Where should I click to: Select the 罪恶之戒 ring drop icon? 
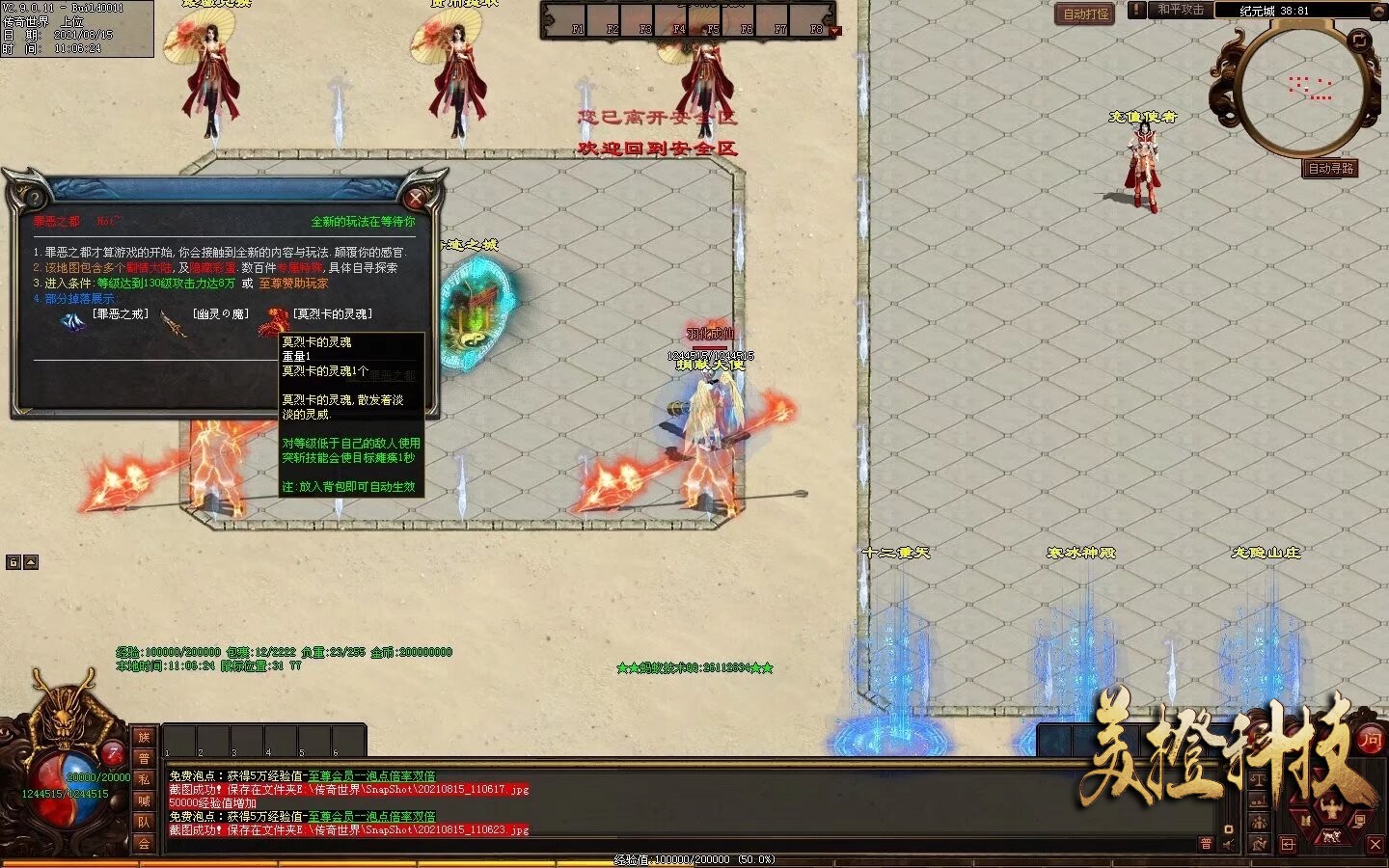[72, 323]
